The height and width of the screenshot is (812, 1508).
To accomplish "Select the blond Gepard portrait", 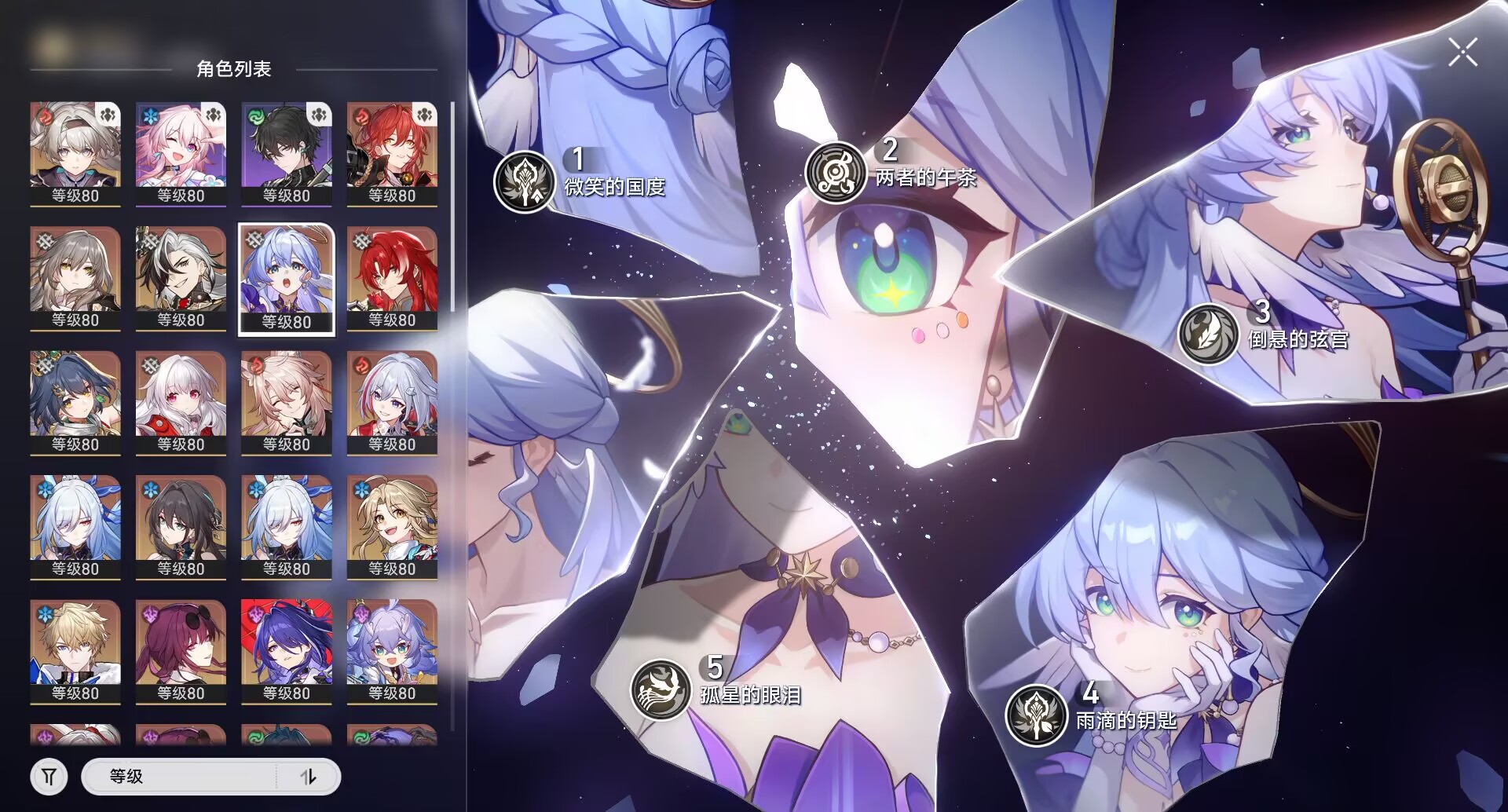I will (75, 651).
